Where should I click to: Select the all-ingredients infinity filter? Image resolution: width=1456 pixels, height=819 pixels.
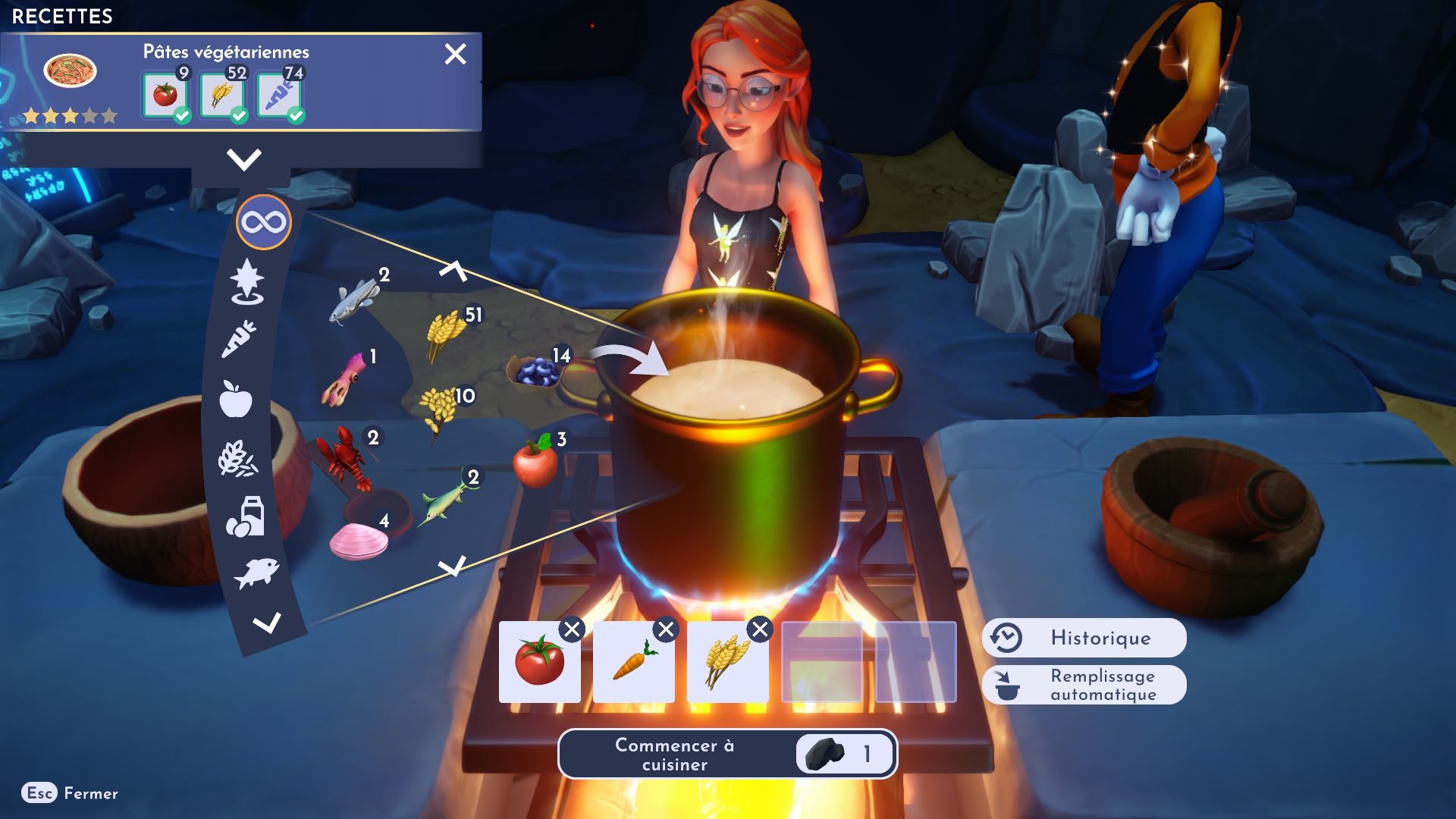pos(263,223)
